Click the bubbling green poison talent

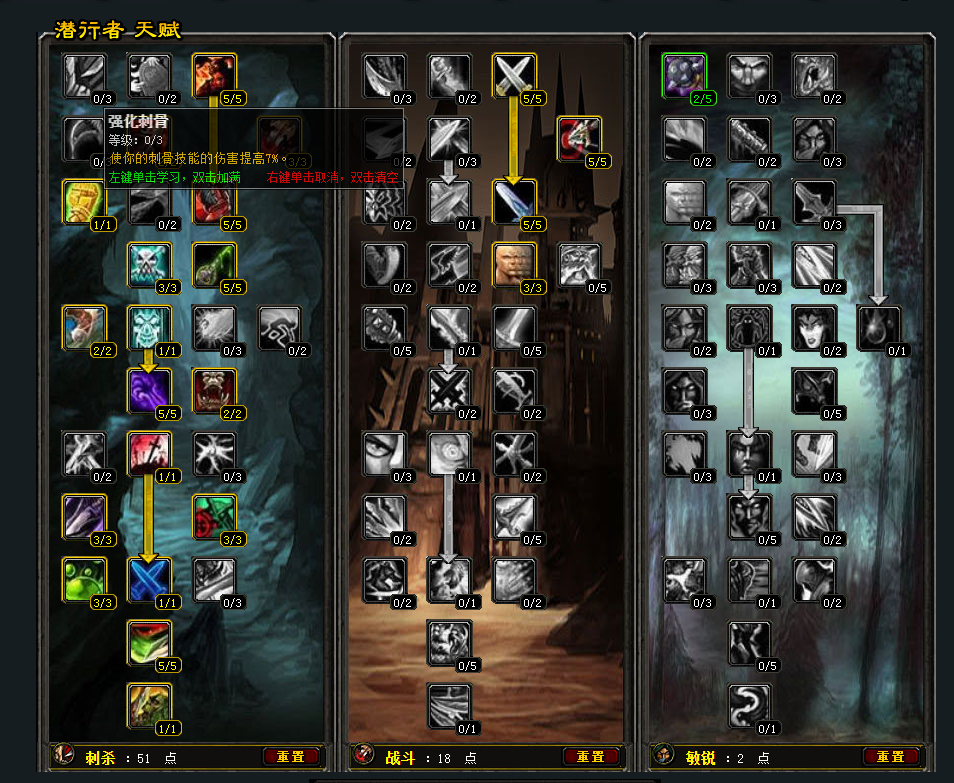click(84, 579)
